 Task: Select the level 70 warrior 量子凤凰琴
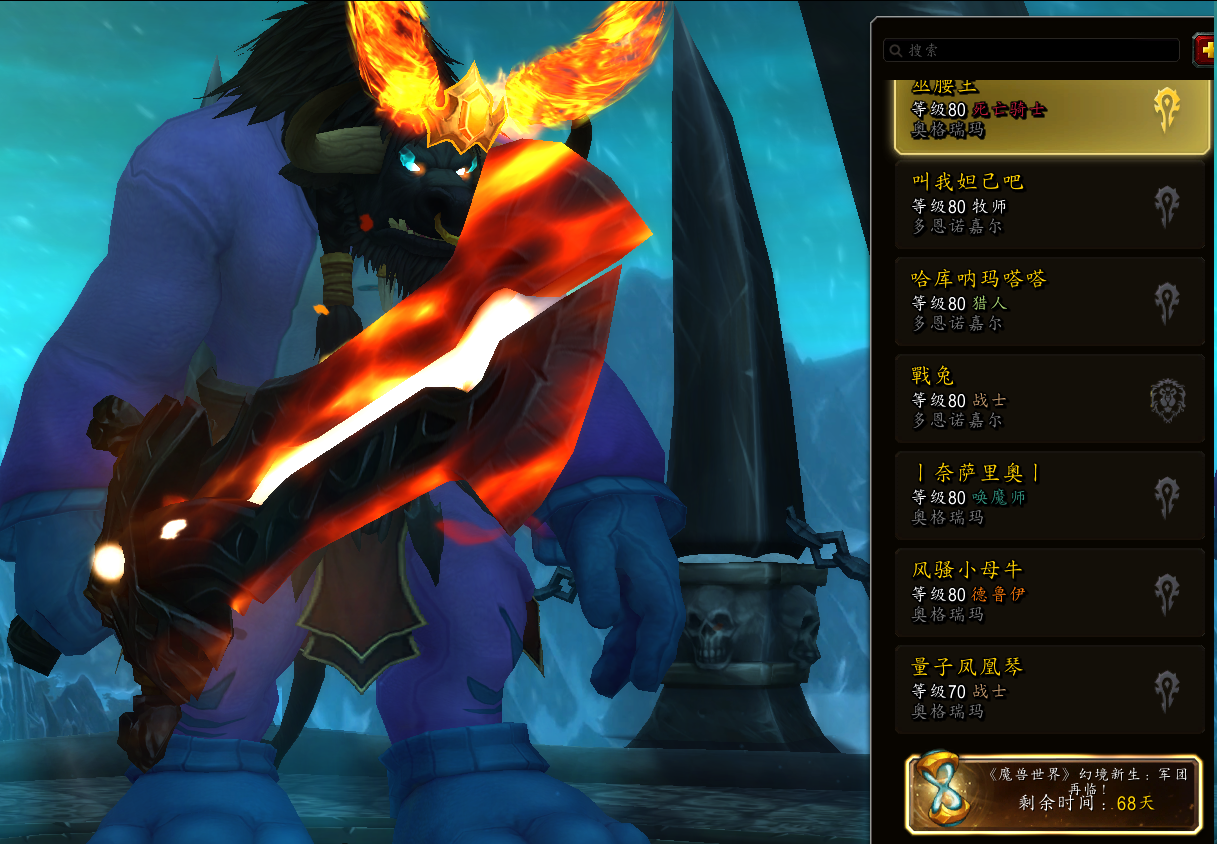pyautogui.click(x=1050, y=689)
